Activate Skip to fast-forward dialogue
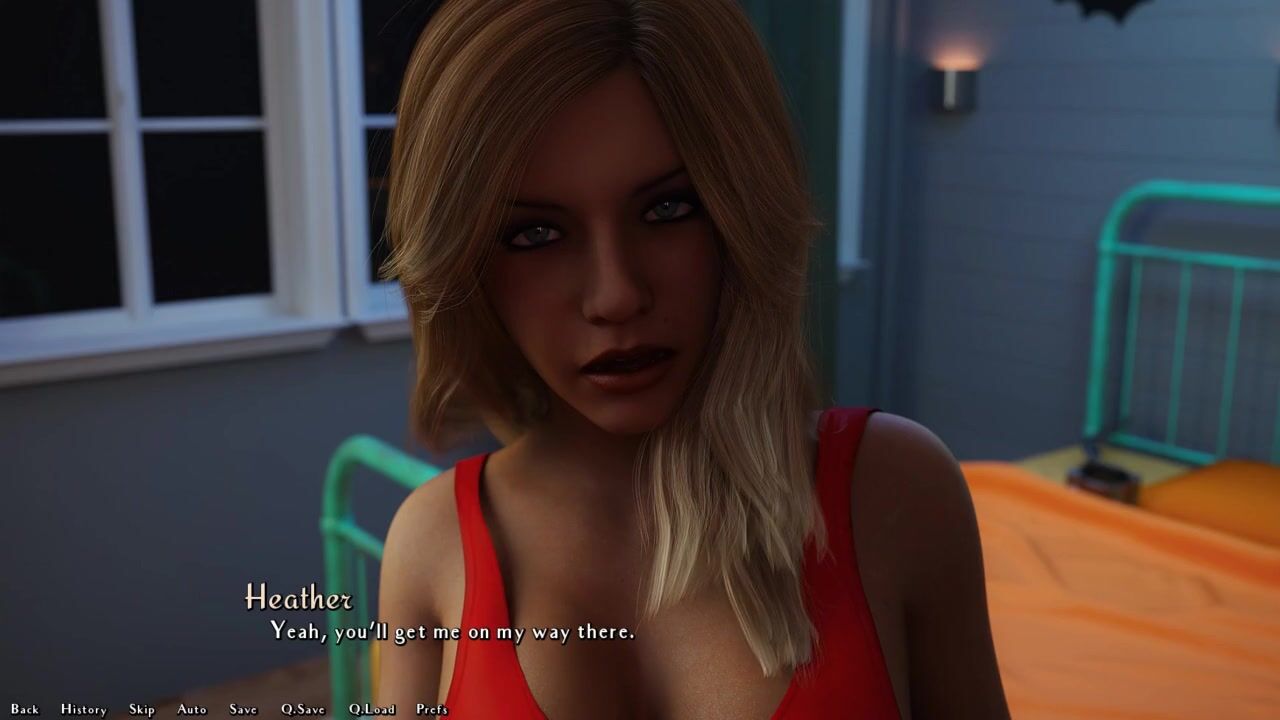The height and width of the screenshot is (720, 1280). 142,709
